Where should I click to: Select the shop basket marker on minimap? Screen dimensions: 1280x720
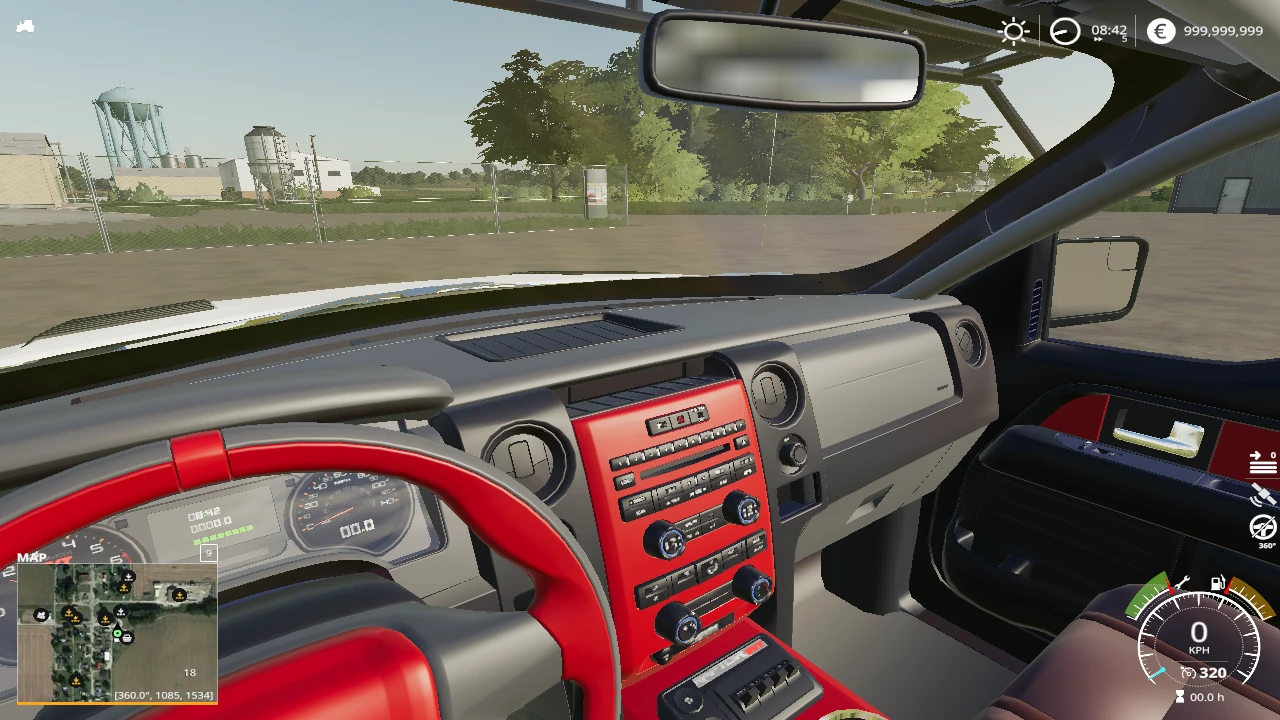point(129,637)
